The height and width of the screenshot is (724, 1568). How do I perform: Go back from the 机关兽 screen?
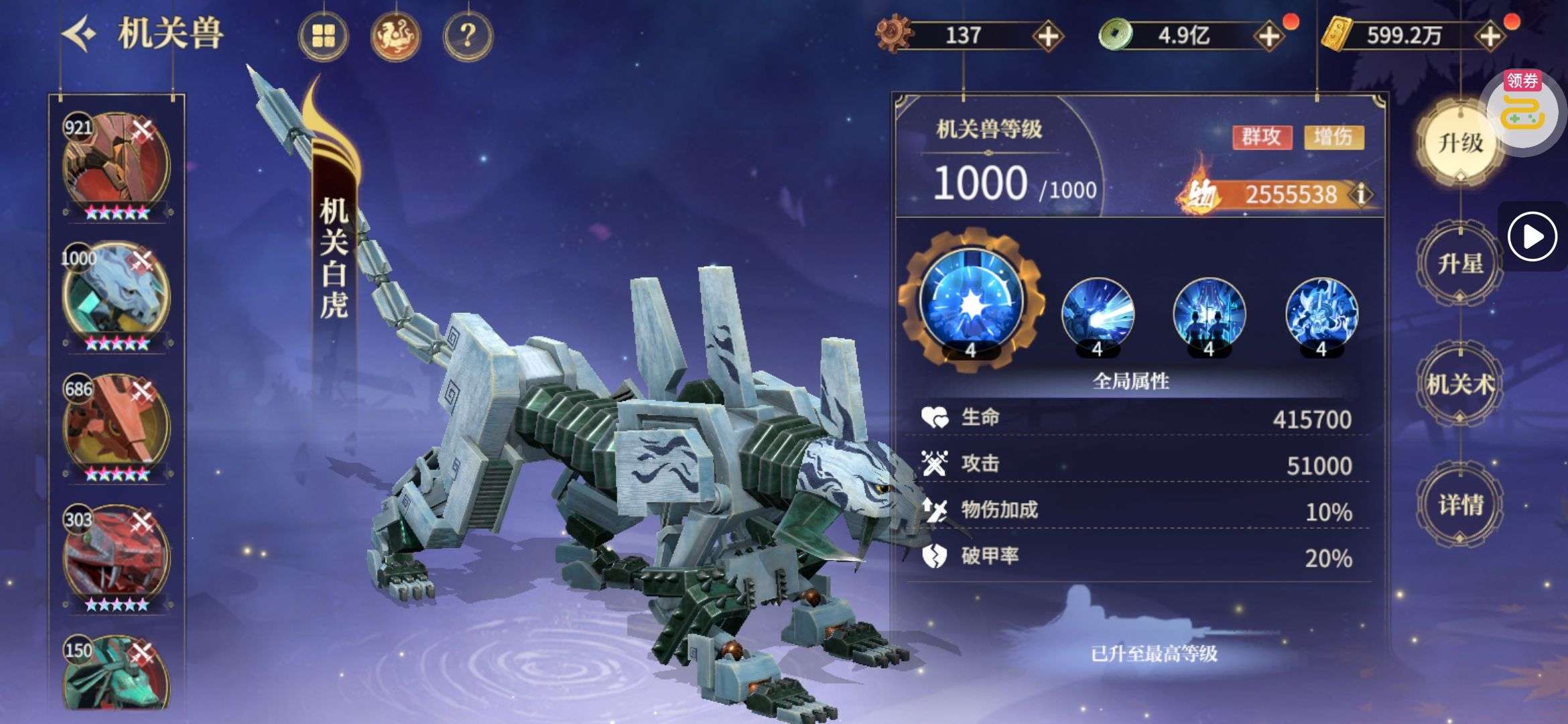[x=80, y=34]
